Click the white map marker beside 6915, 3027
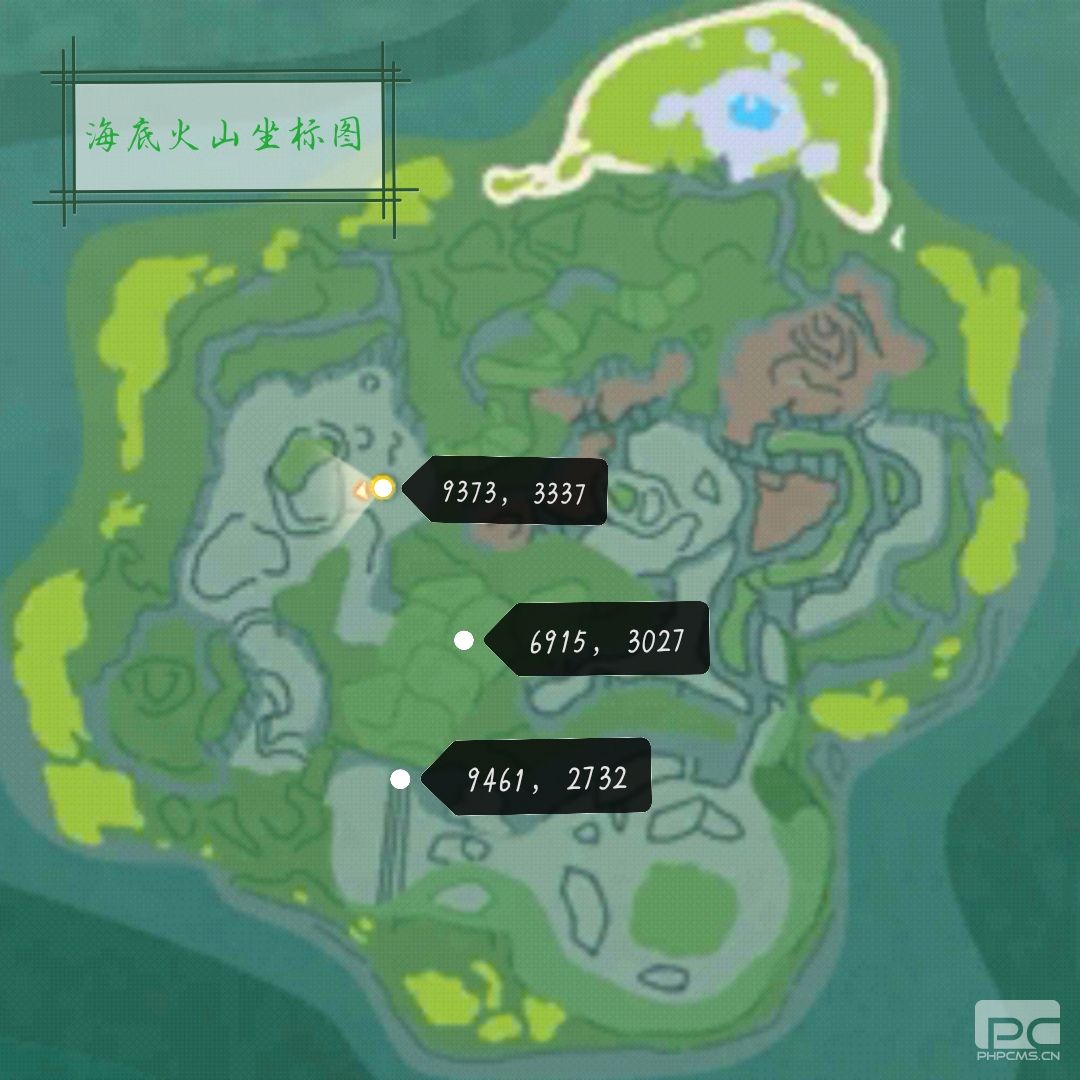1080x1080 pixels. tap(463, 641)
